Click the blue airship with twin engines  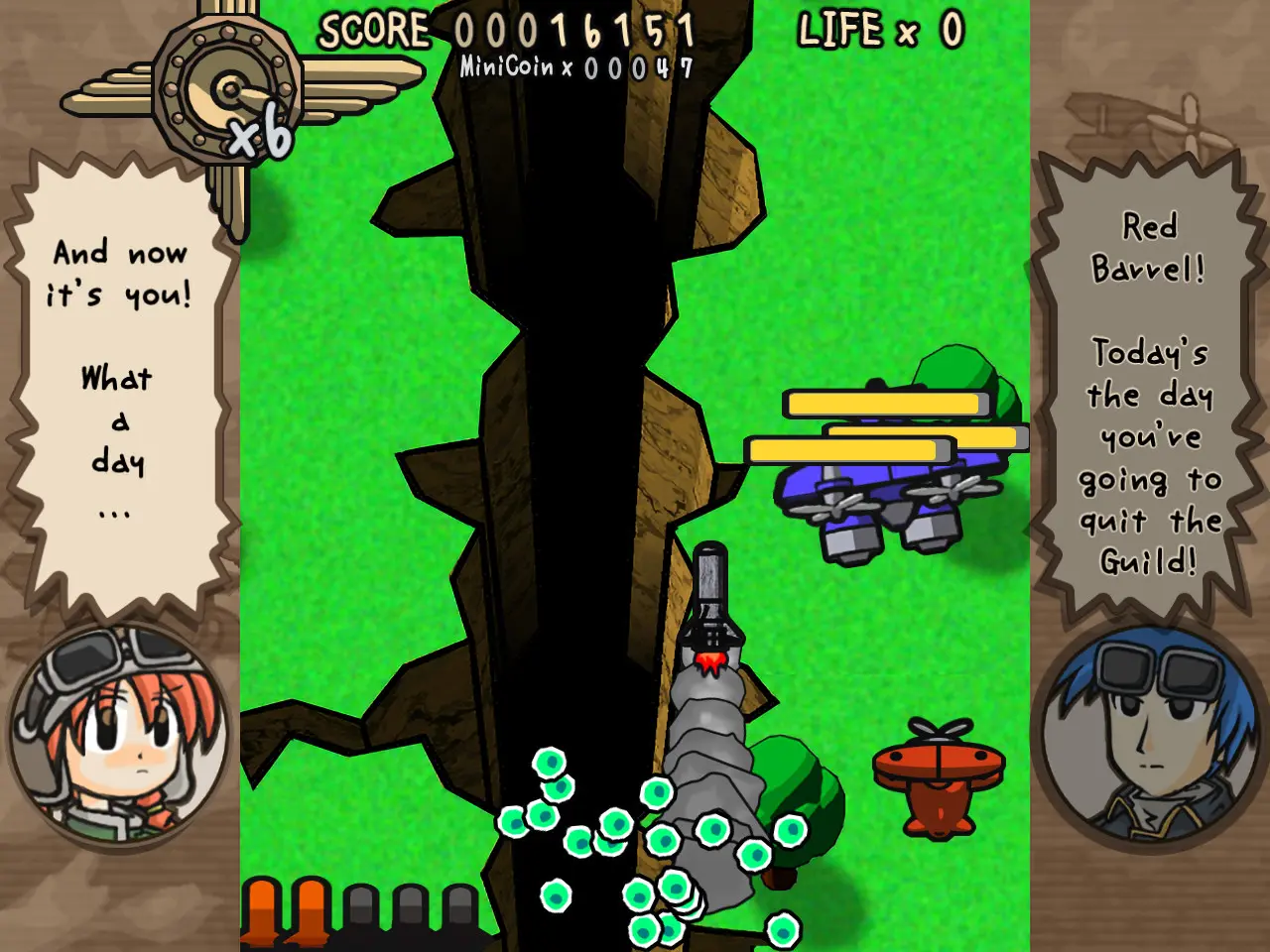coord(883,496)
